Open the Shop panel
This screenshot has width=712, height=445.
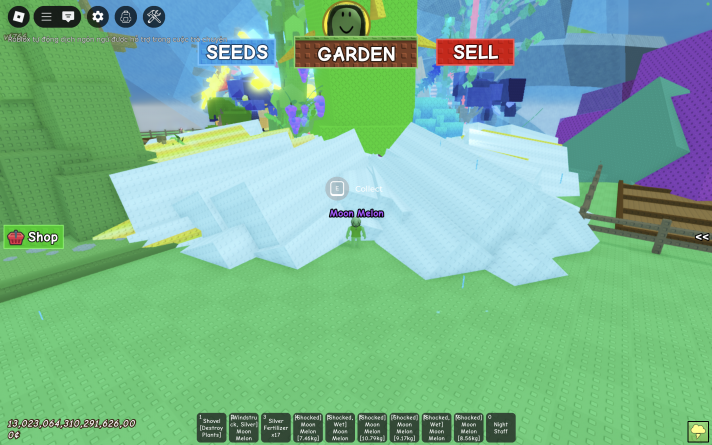click(x=34, y=237)
